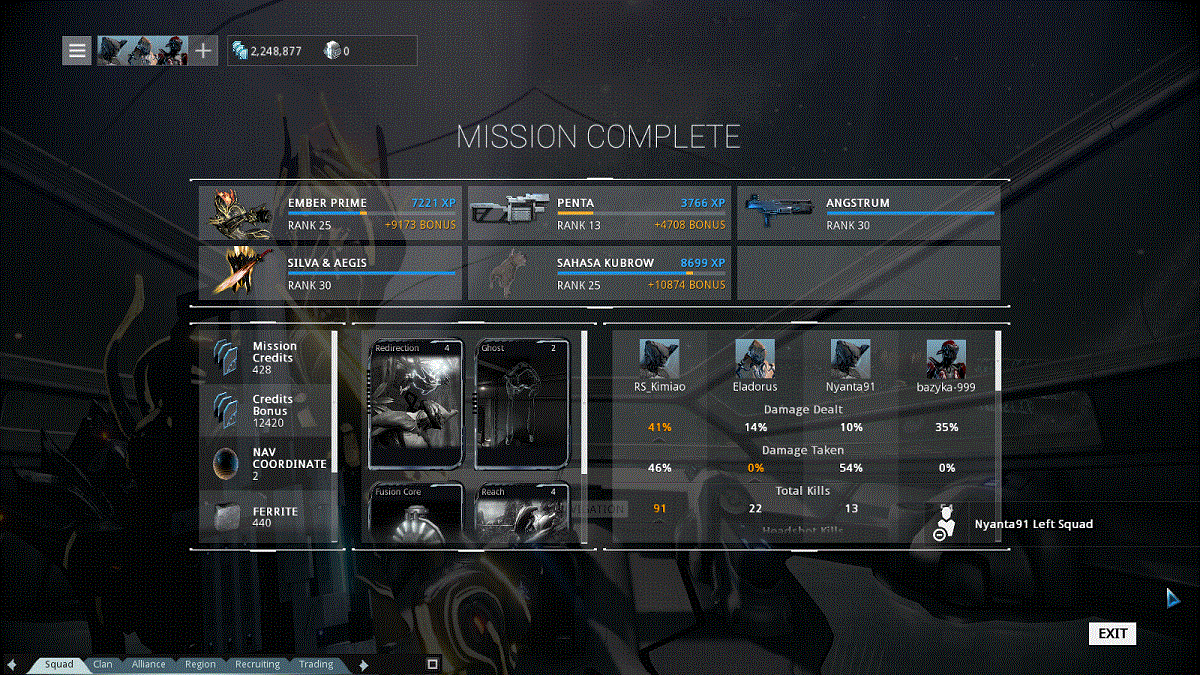The width and height of the screenshot is (1200, 675).
Task: Select the Penta weapon XP entry
Action: pos(600,213)
